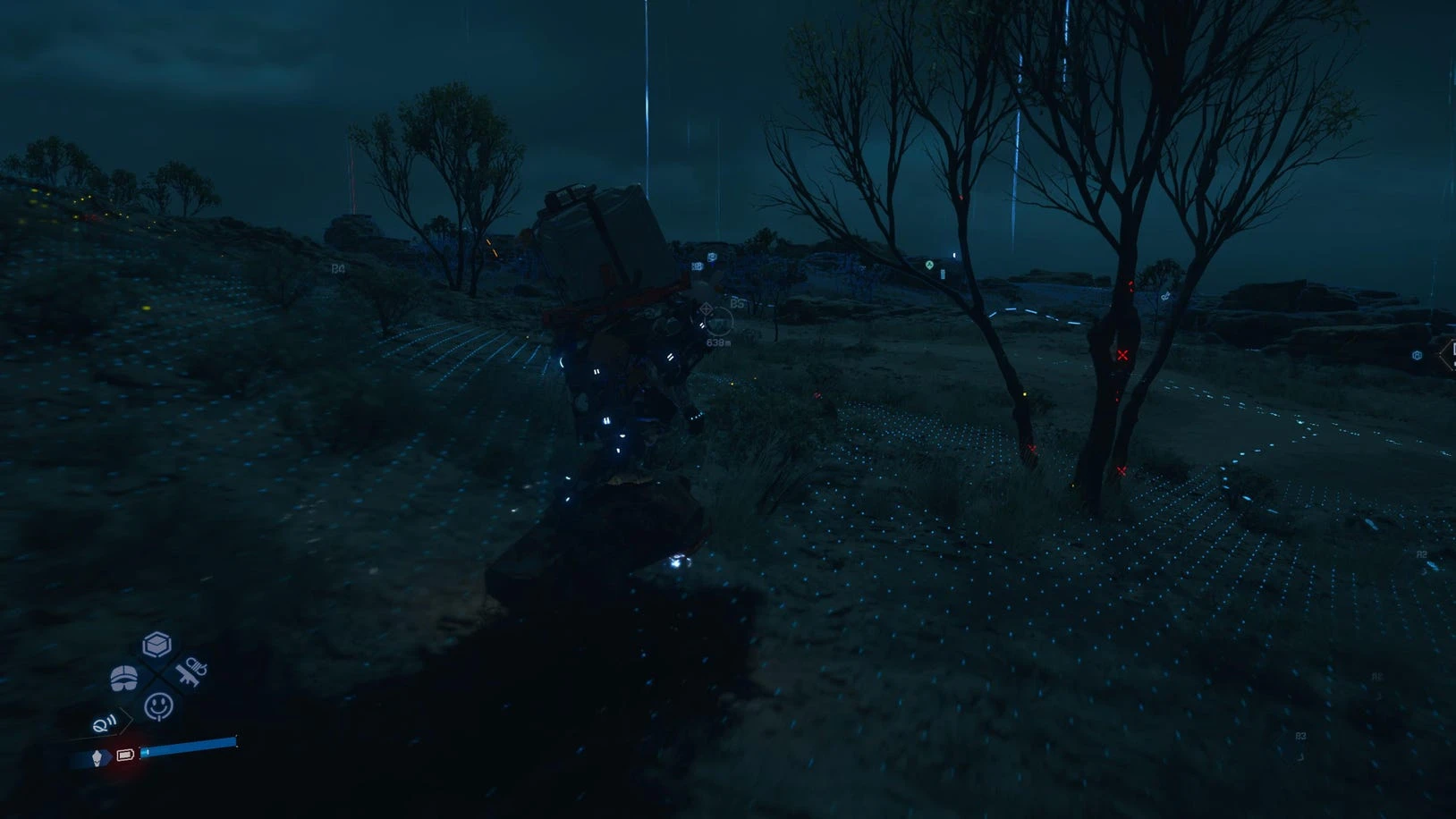Viewport: 1456px width, 819px height.
Task: Toggle the red X marker lower on the trail
Action: (1120, 469)
